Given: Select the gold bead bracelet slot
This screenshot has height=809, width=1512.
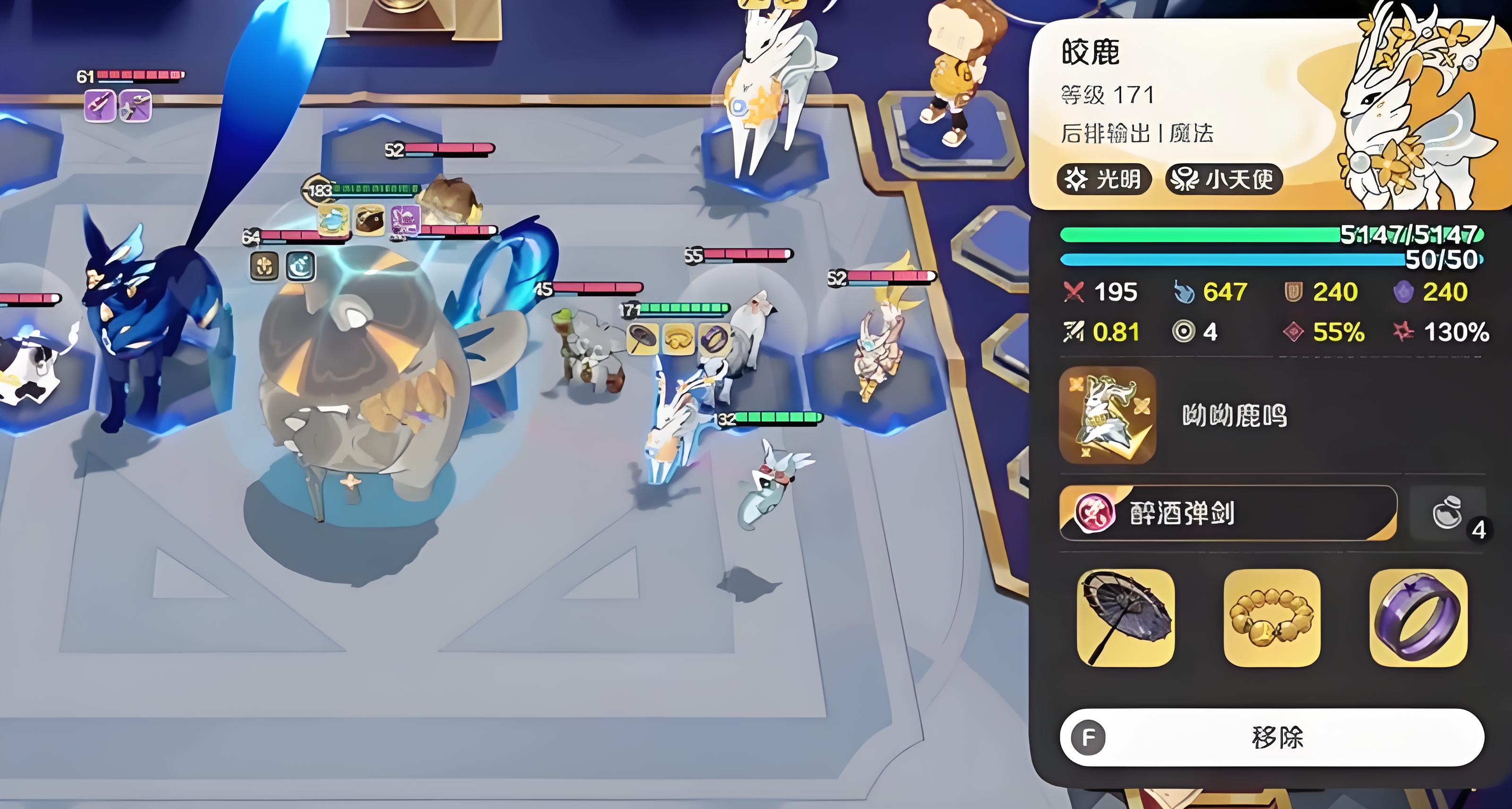Looking at the screenshot, I should point(1271,617).
